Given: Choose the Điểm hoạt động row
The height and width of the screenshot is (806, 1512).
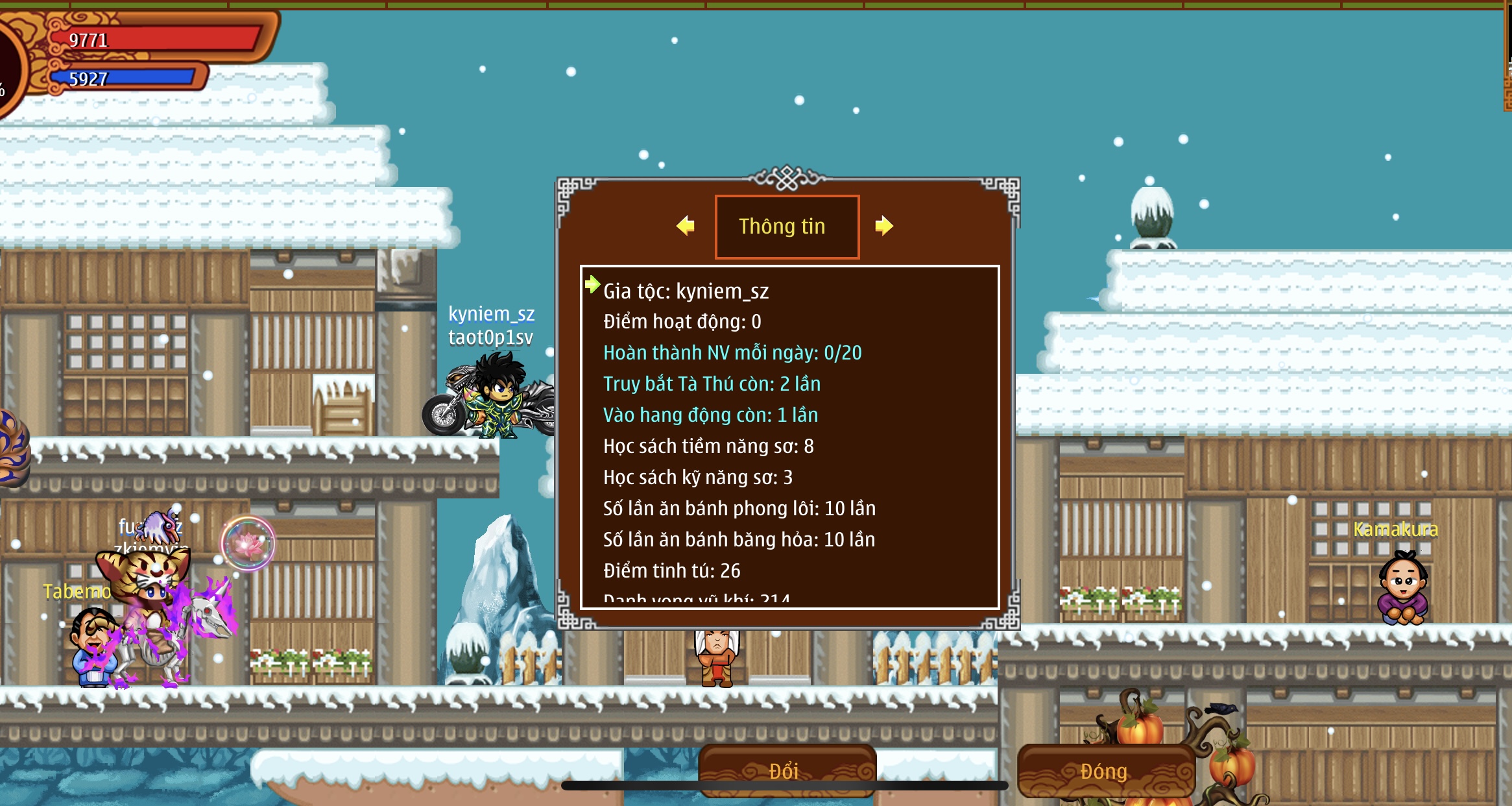Looking at the screenshot, I should click(x=682, y=322).
